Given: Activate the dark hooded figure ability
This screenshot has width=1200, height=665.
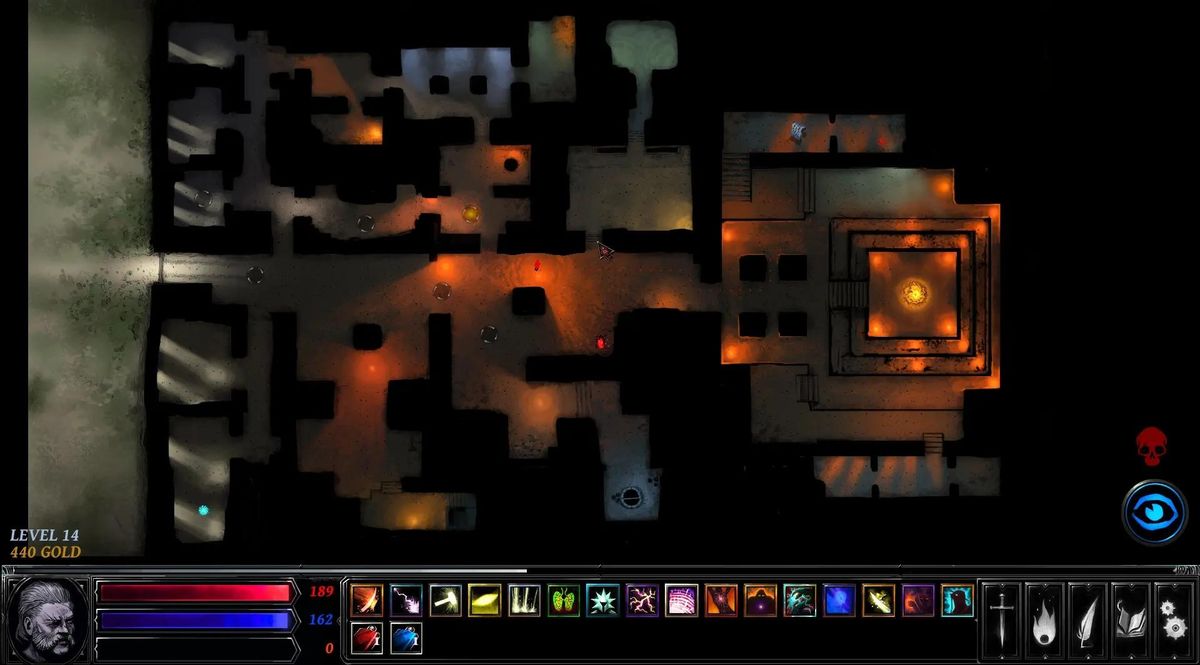Looking at the screenshot, I should pyautogui.click(x=760, y=600).
